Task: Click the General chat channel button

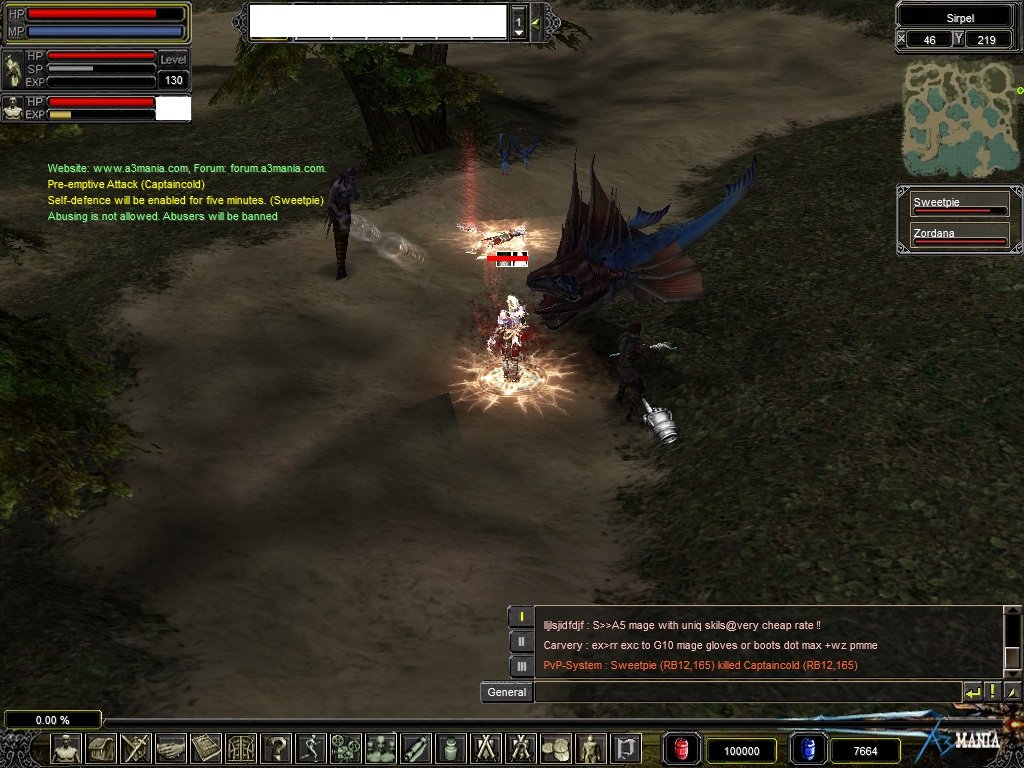Action: pos(506,692)
